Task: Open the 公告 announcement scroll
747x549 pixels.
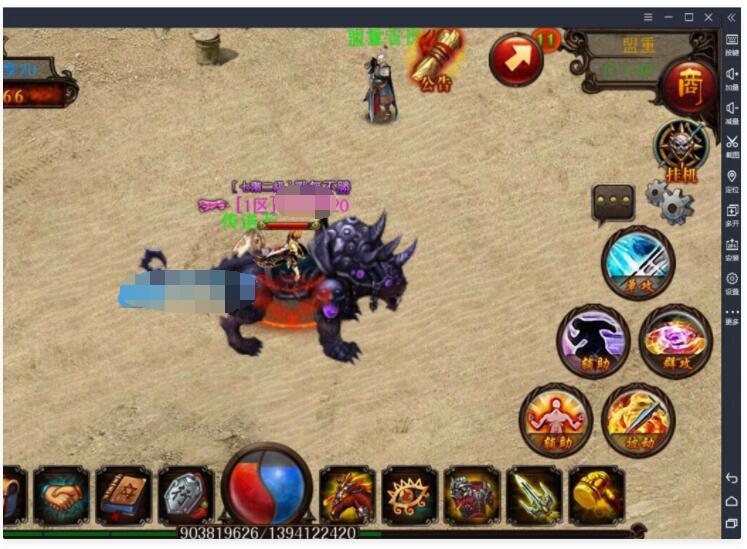Action: [x=436, y=58]
